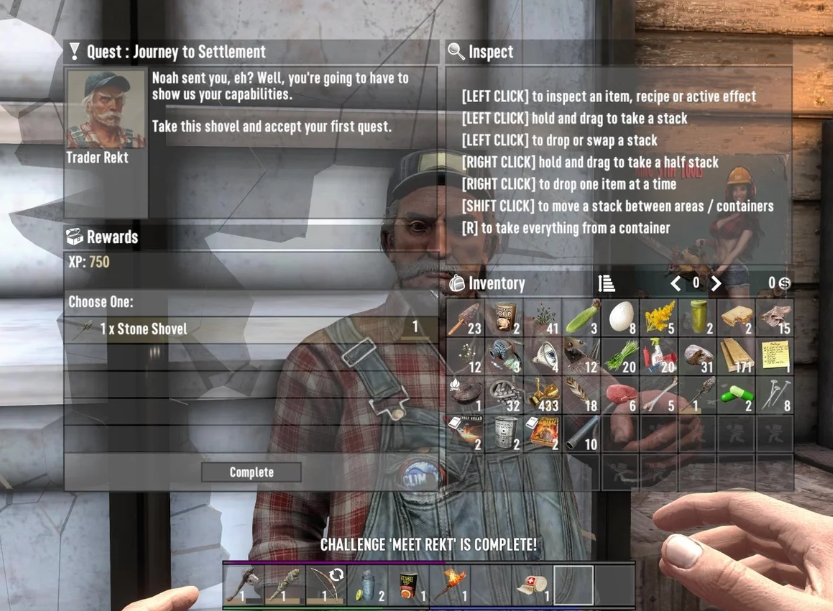Sort inventory with the sort icon
The height and width of the screenshot is (611, 833).
pyautogui.click(x=606, y=283)
